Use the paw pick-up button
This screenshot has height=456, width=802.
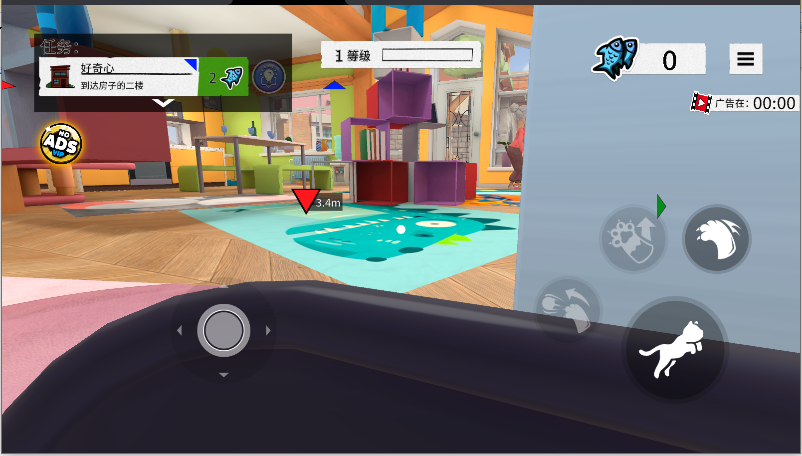(634, 239)
